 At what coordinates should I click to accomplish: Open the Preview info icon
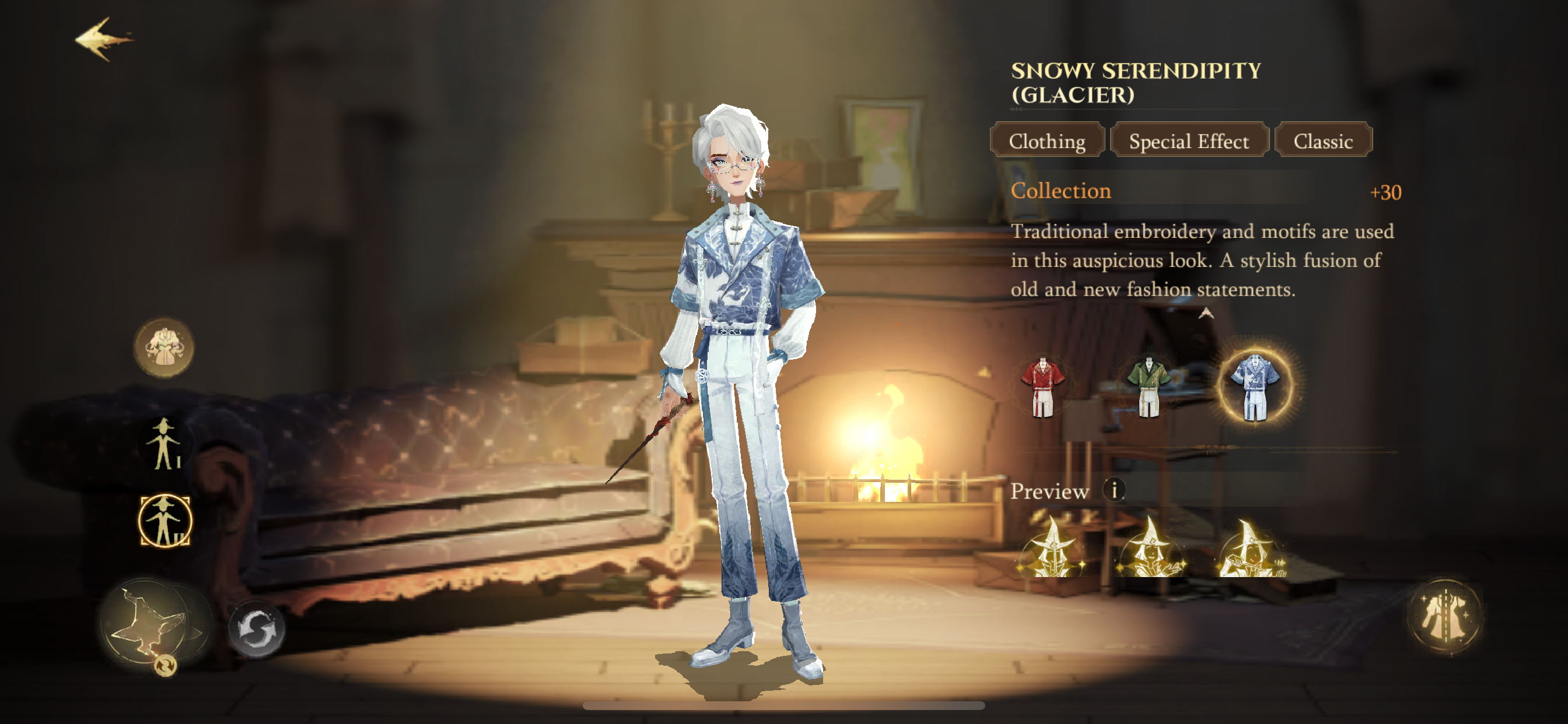pos(1115,490)
